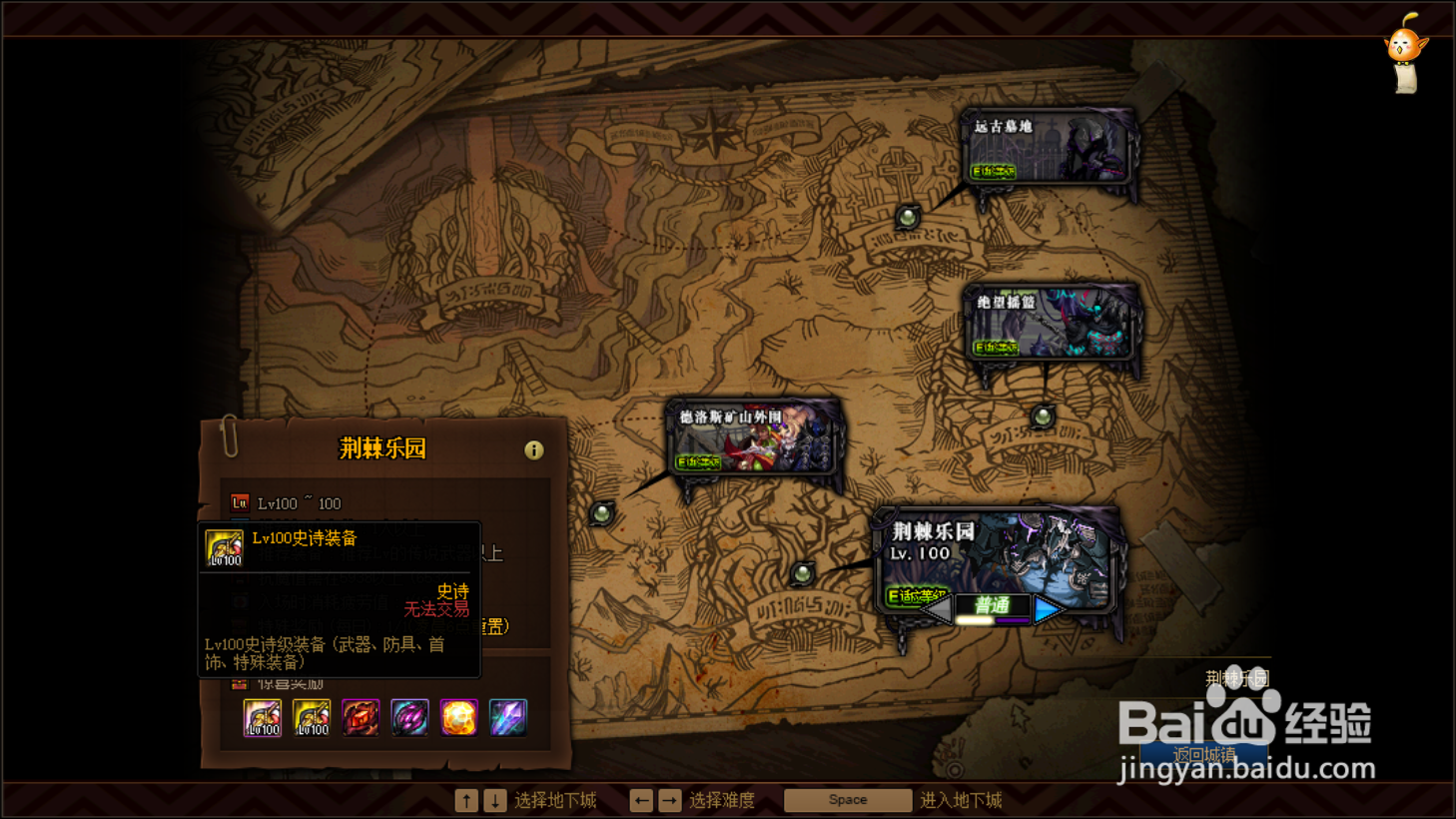This screenshot has width=1456, height=819.
Task: Select the 绝望摇篮 dungeon card
Action: coord(1054,322)
